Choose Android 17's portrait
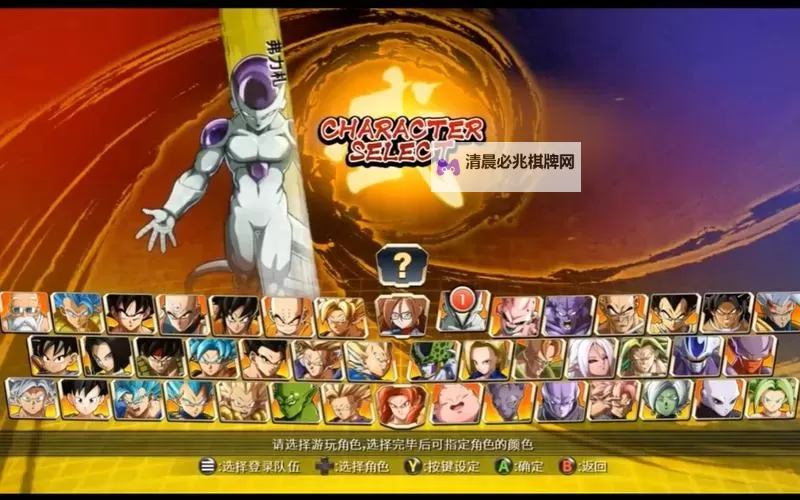Screen dimensions: 800x500 106,357
